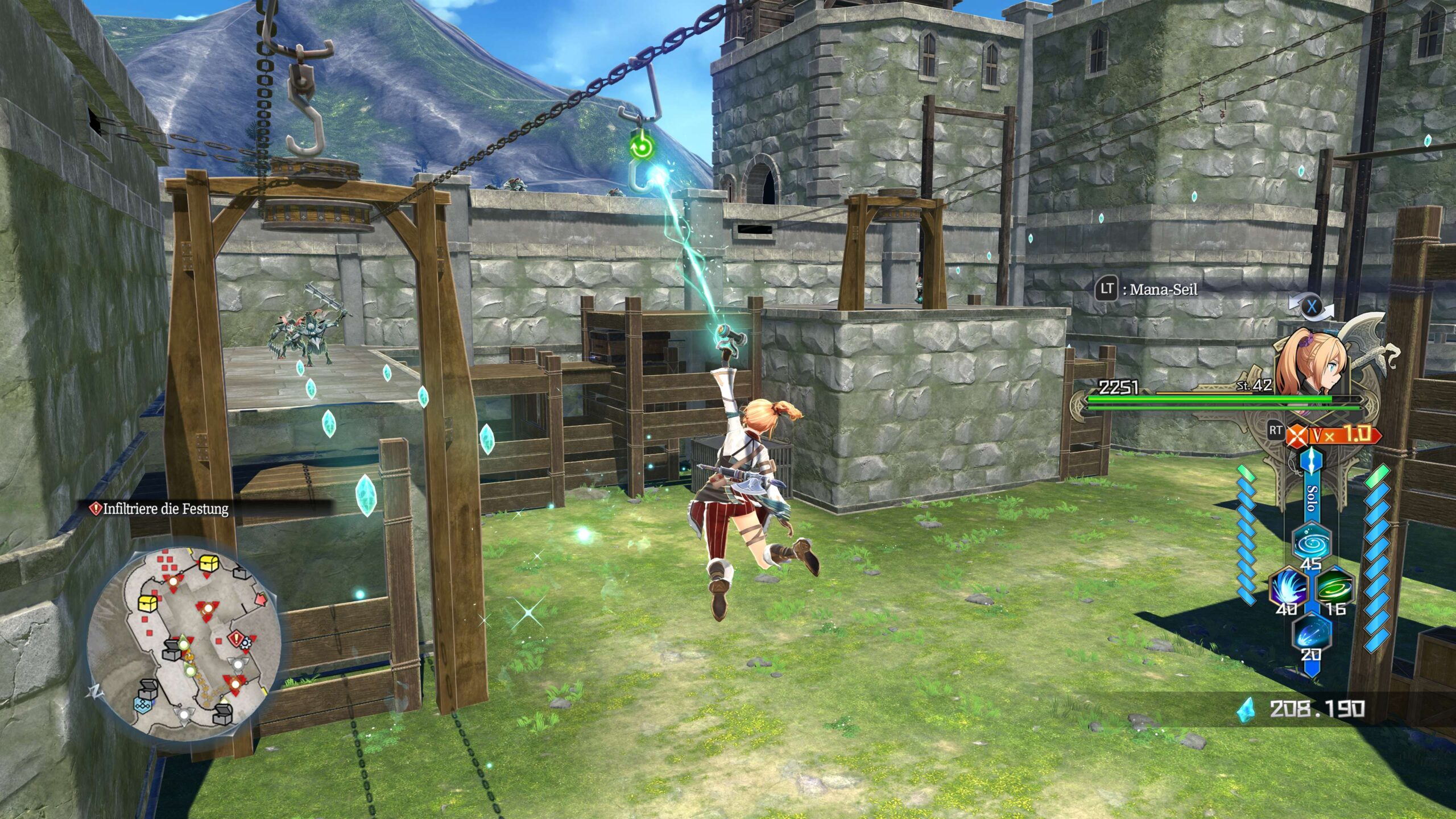Click the blue crystal currency icon
Screen dimensions: 1456x819
pyautogui.click(x=1246, y=709)
